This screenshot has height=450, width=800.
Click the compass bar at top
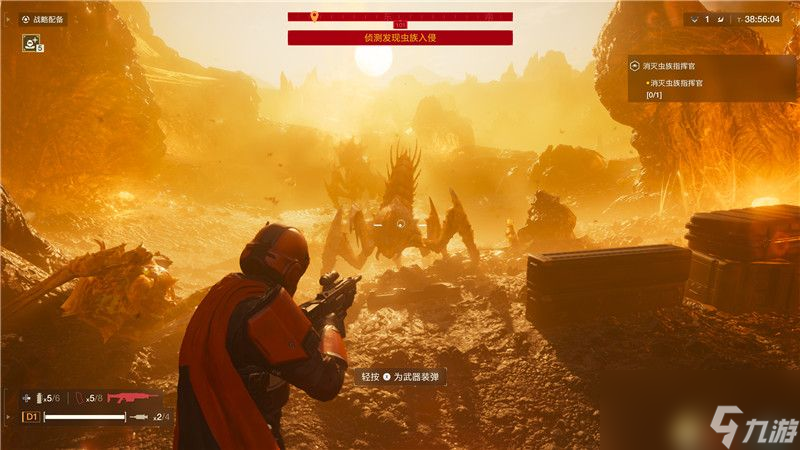tap(400, 17)
